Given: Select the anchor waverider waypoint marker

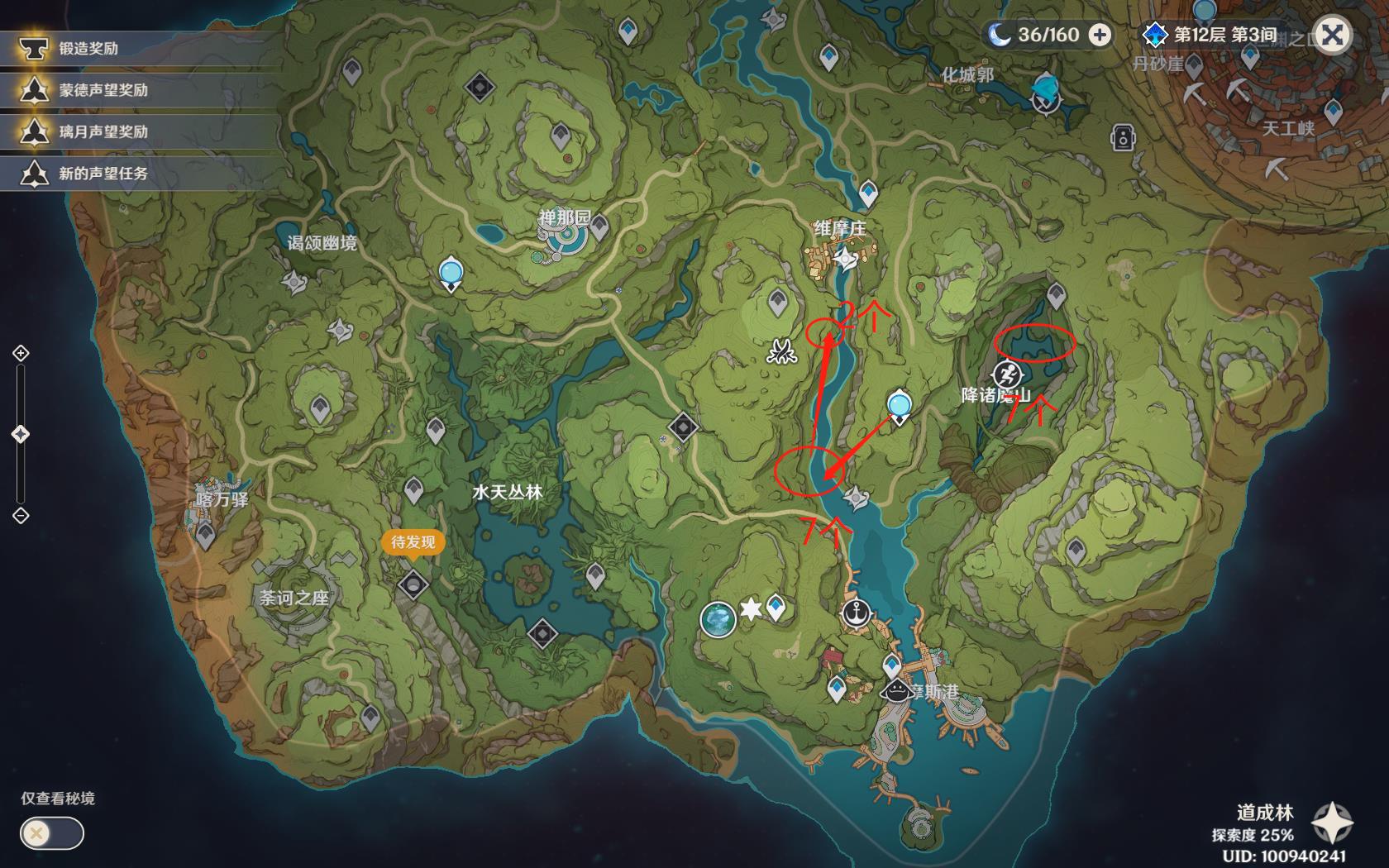Looking at the screenshot, I should [856, 613].
